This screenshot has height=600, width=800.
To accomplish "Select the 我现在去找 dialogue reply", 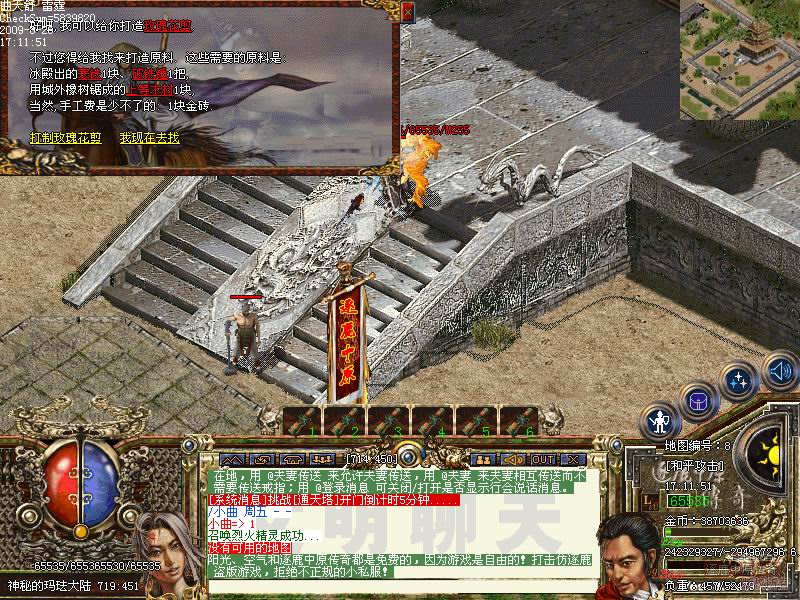I will point(149,138).
